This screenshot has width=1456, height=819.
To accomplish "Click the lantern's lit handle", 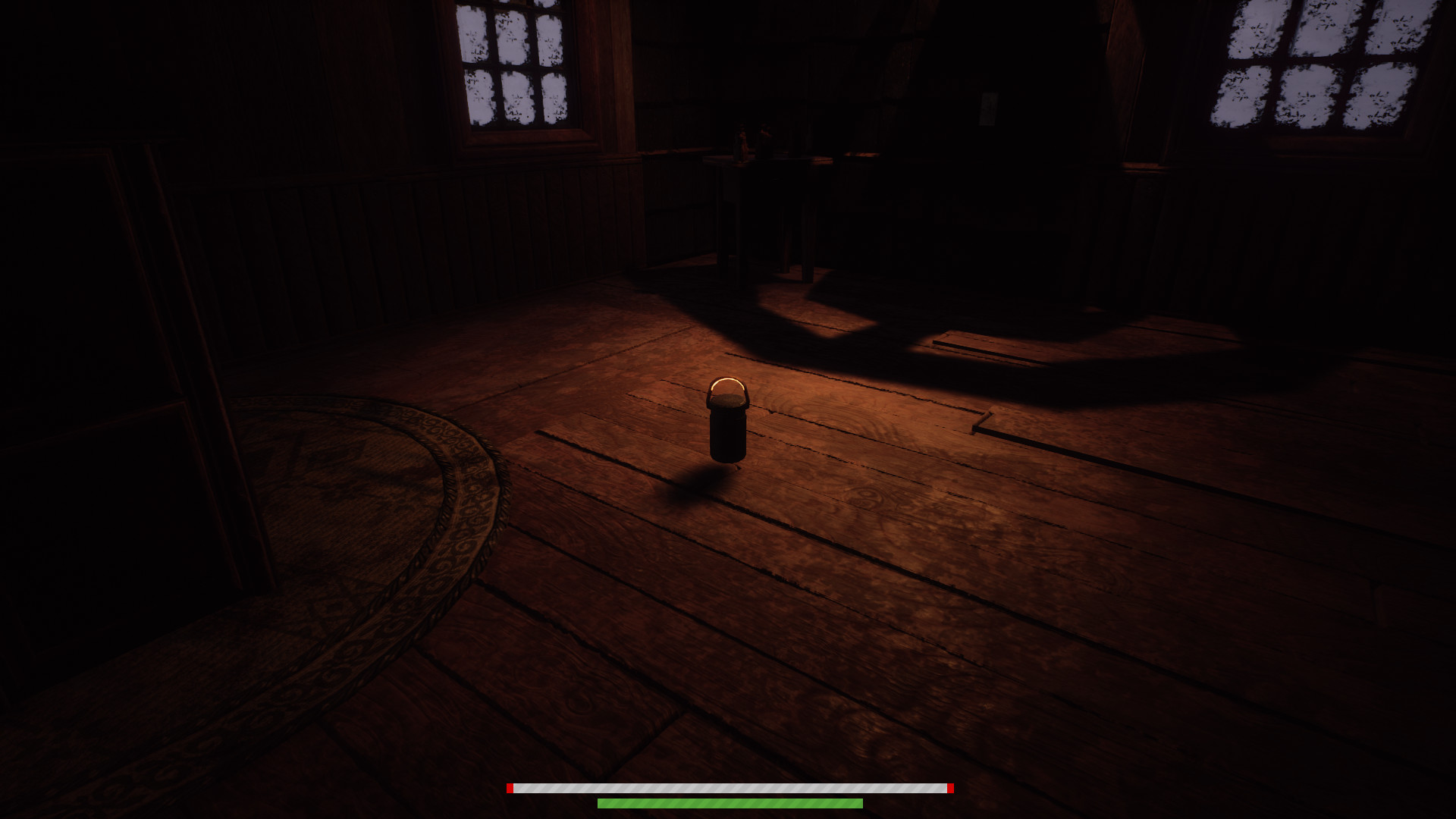I will tap(728, 381).
